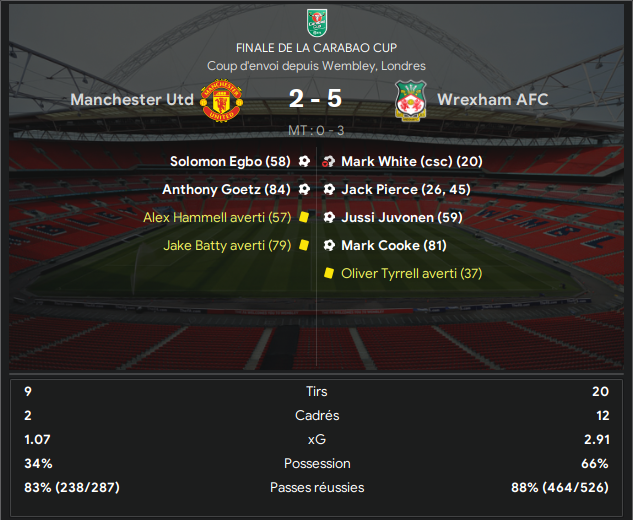Select scorer Jussi Juvonen
Image resolution: width=633 pixels, height=520 pixels.
(x=389, y=217)
